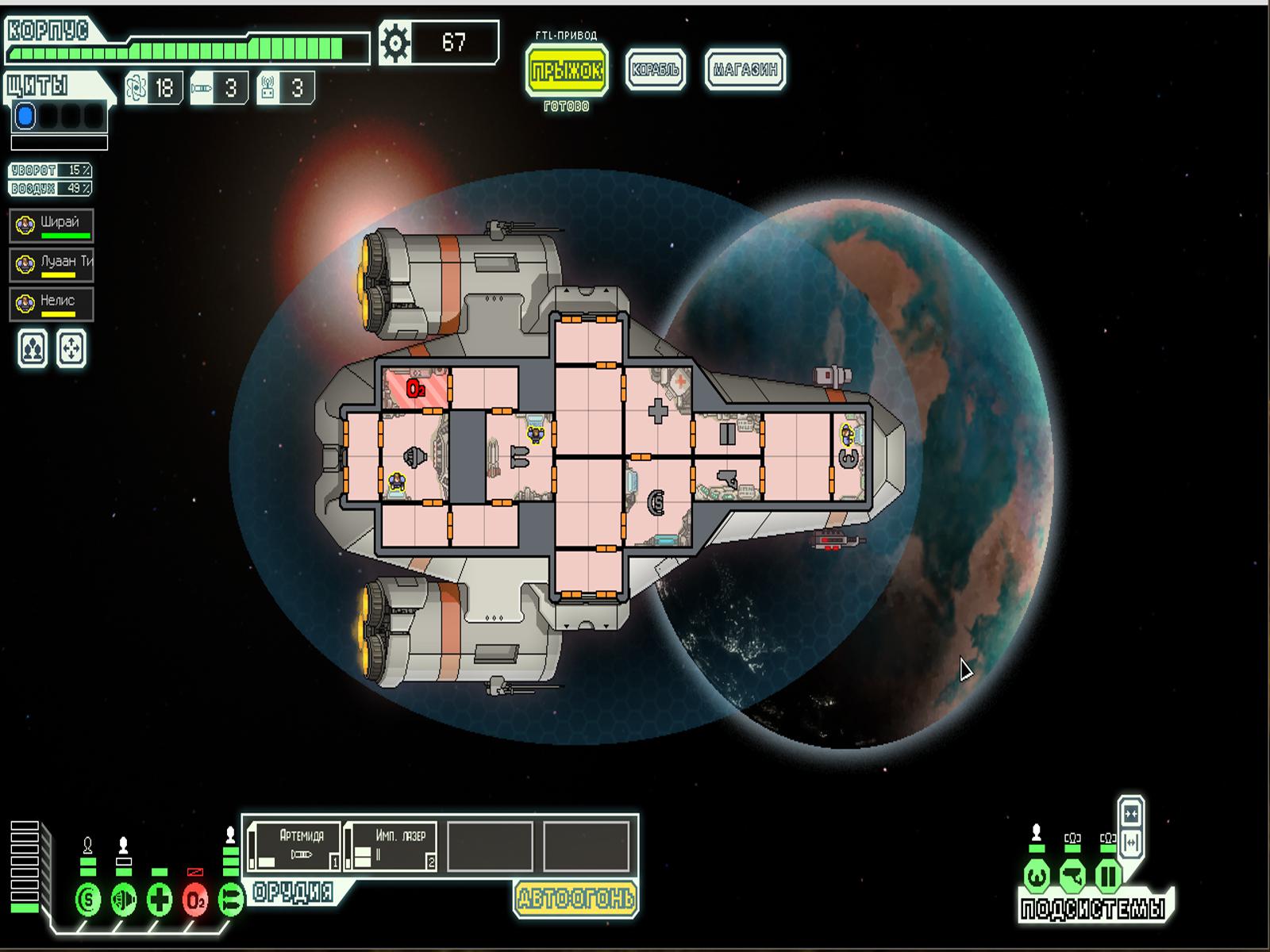The image size is (1270, 952).
Task: Return crew to their saved stations
Action: (71, 349)
